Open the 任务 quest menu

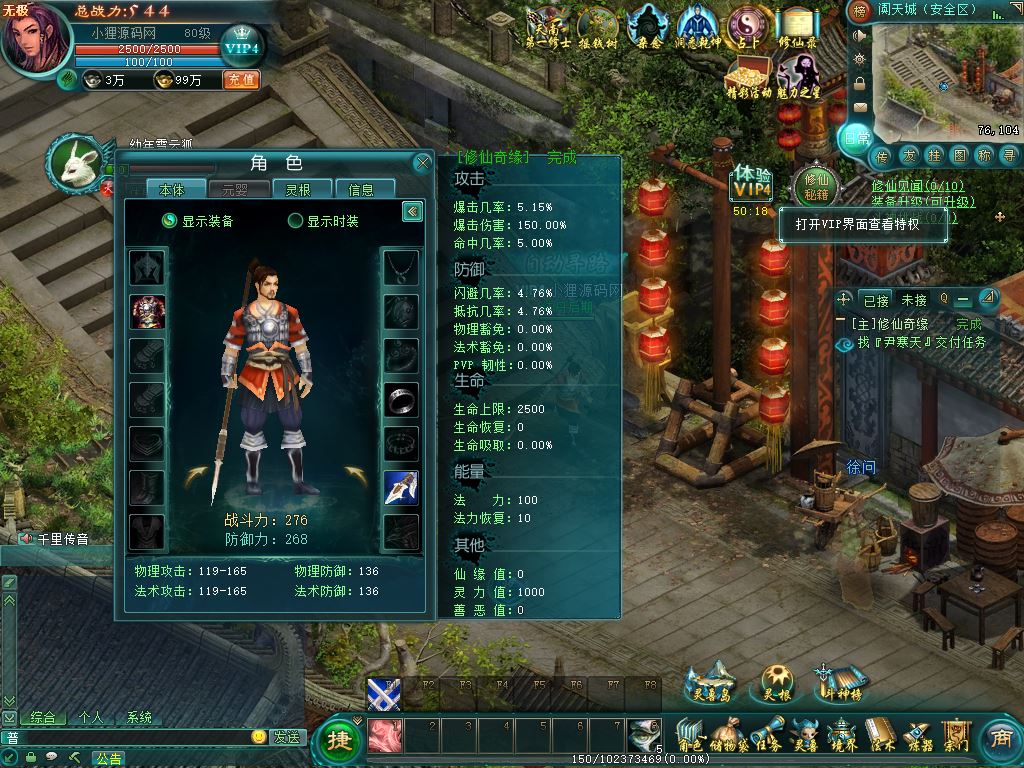(x=767, y=735)
